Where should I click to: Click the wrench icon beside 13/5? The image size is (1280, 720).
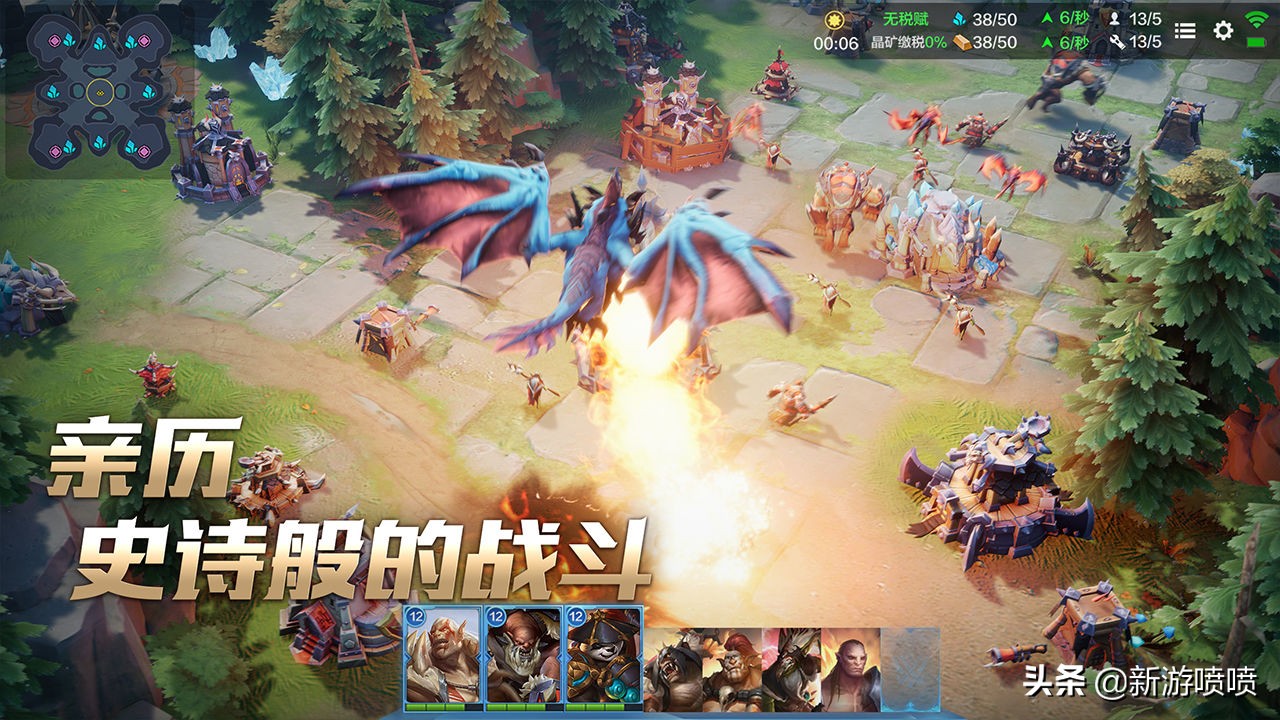[1118, 43]
